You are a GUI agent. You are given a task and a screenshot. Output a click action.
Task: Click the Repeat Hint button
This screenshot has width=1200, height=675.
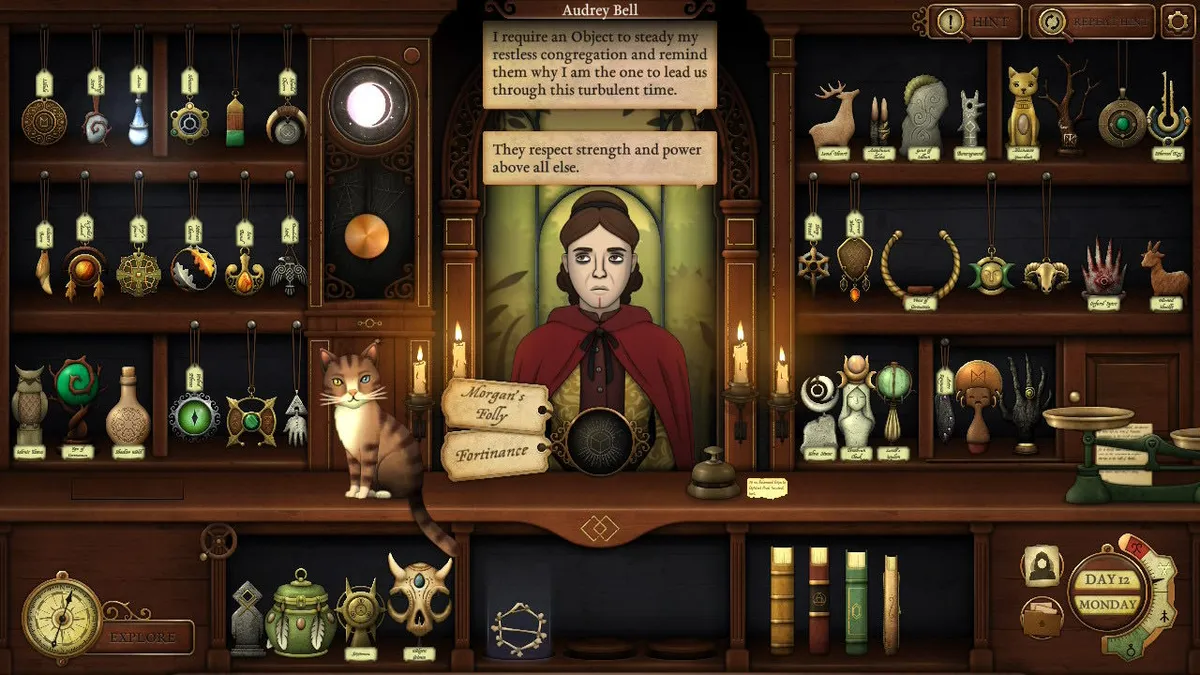[1090, 21]
